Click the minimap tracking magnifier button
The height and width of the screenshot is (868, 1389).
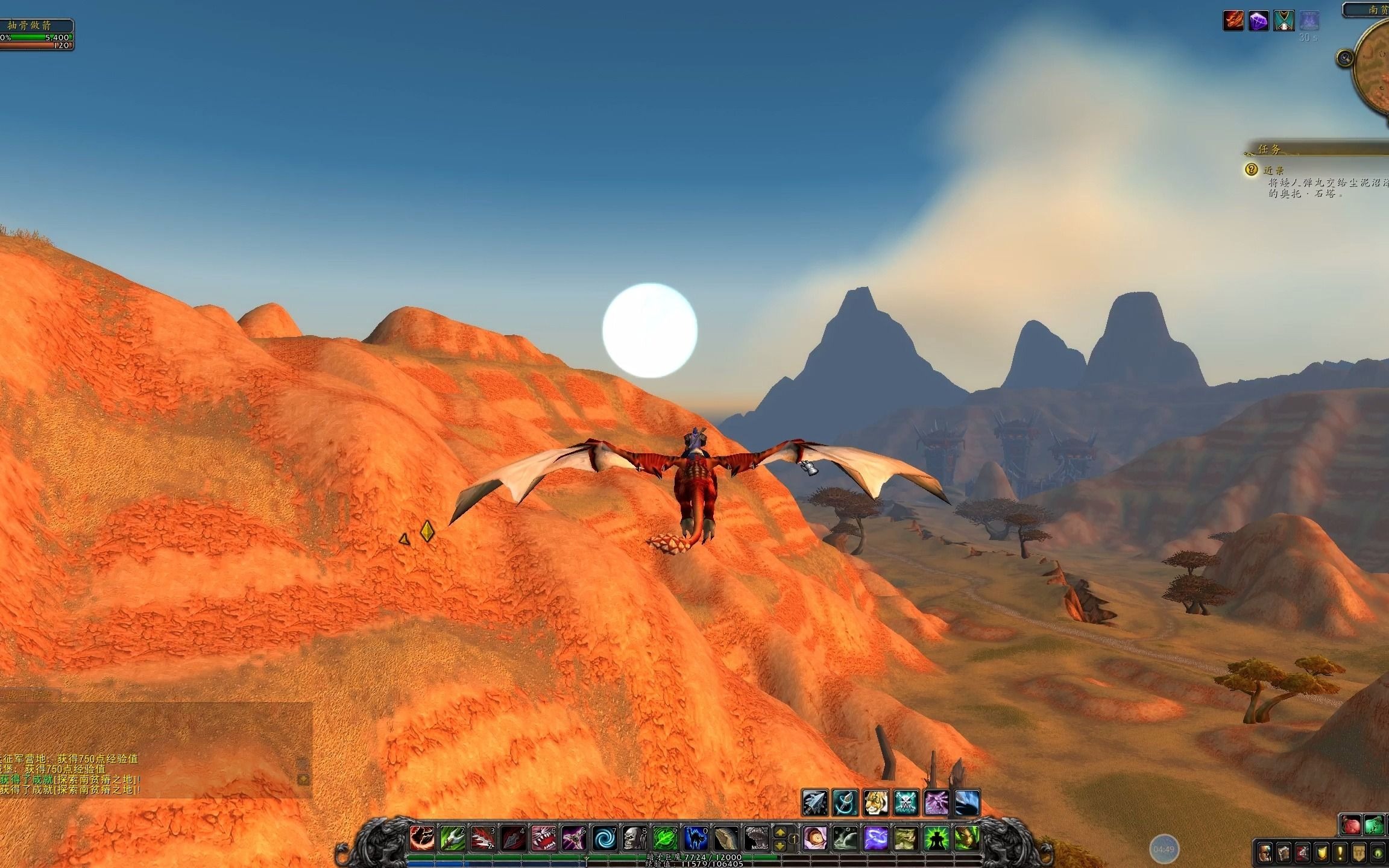pos(1345,58)
